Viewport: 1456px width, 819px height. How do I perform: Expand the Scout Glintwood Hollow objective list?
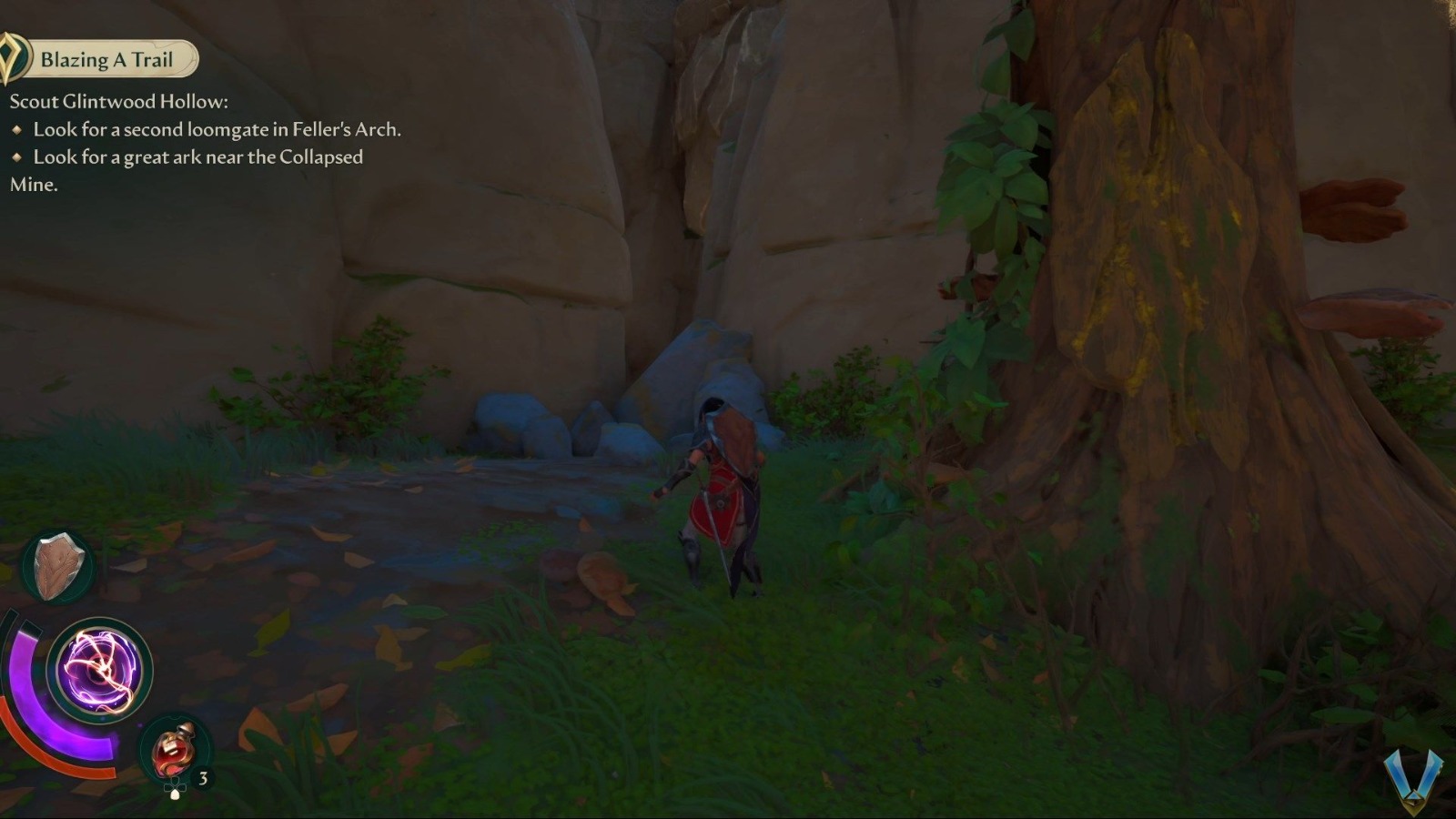coord(118,101)
